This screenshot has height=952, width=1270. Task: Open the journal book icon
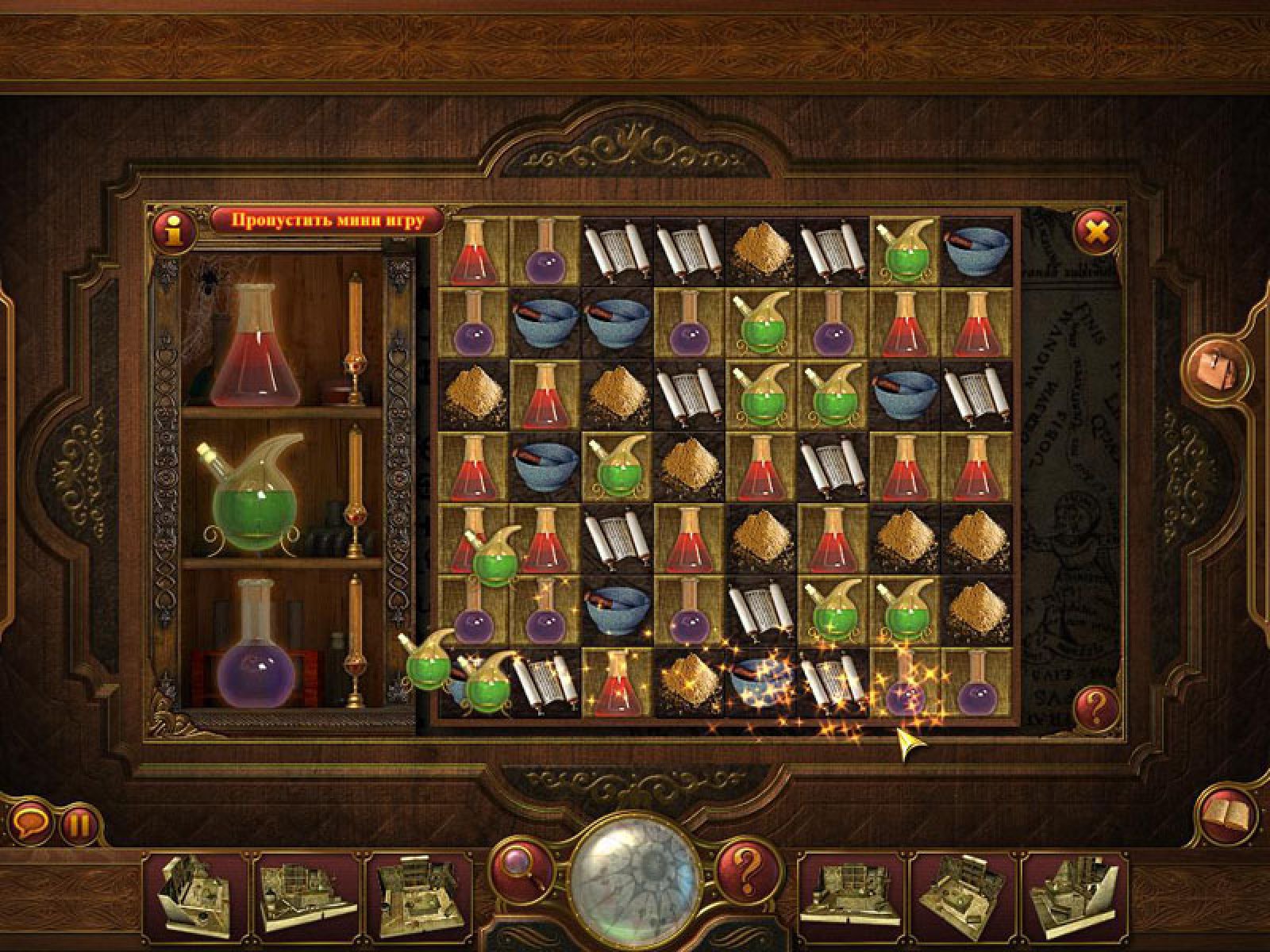point(1228,814)
